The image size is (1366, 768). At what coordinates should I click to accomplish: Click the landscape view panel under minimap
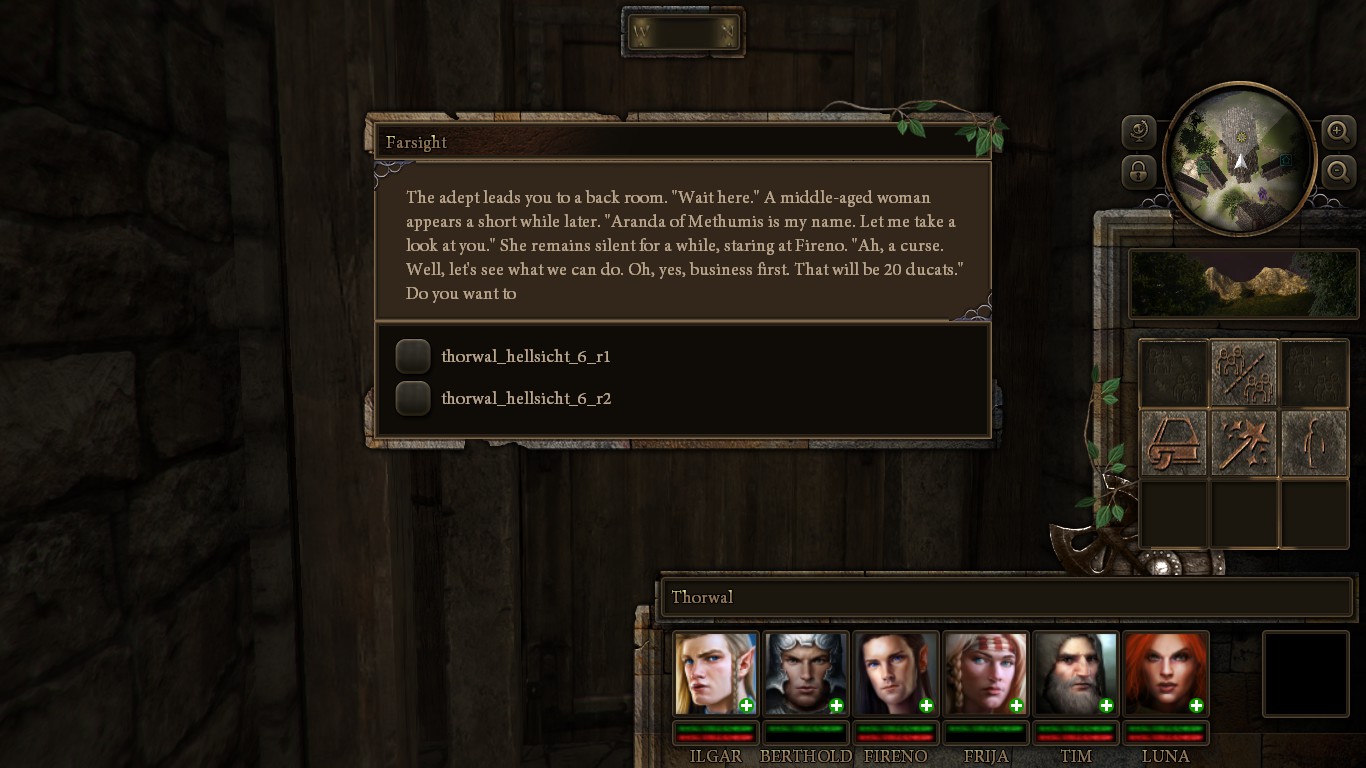(1244, 283)
